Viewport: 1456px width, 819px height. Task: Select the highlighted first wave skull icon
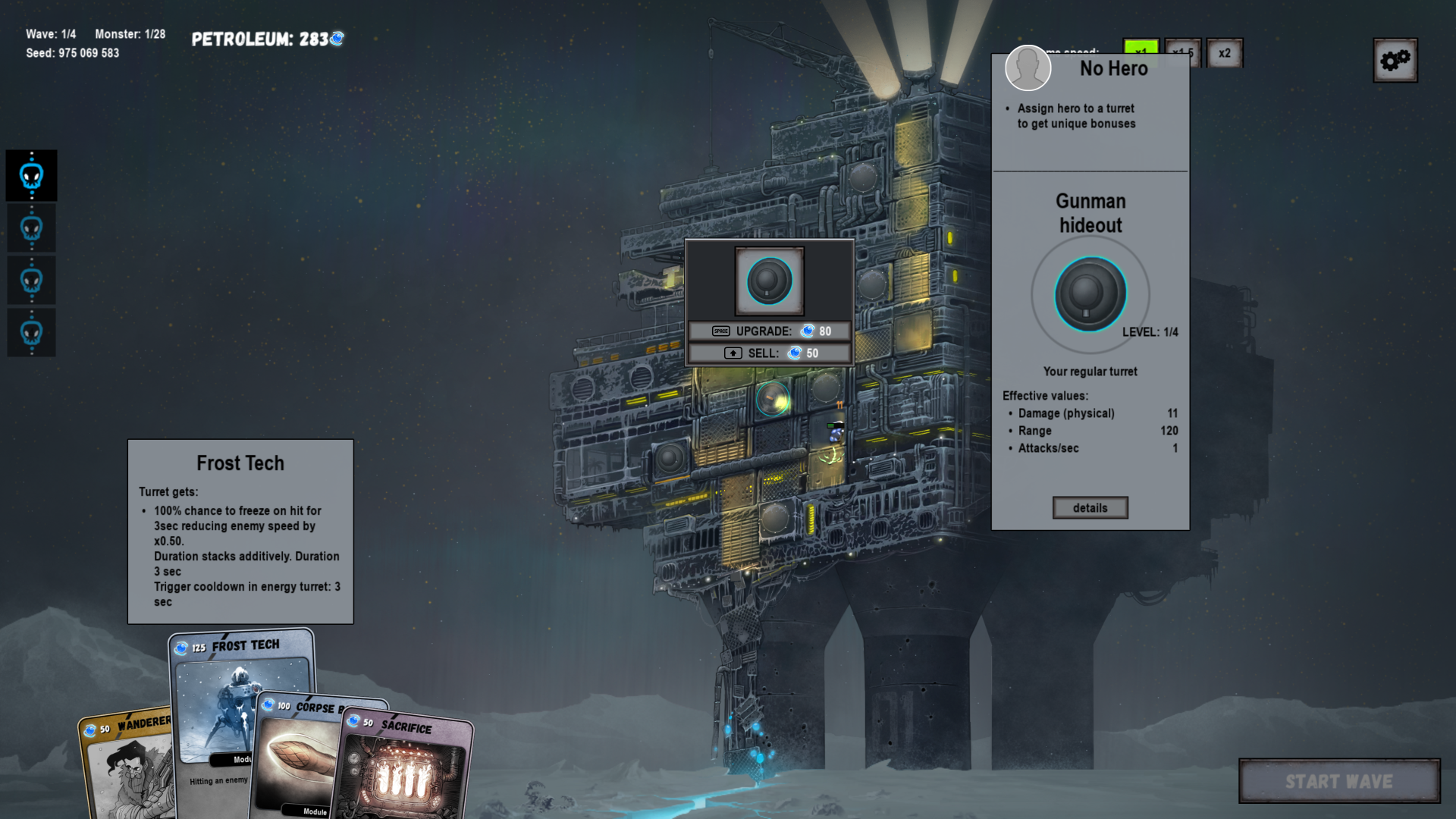pos(32,176)
